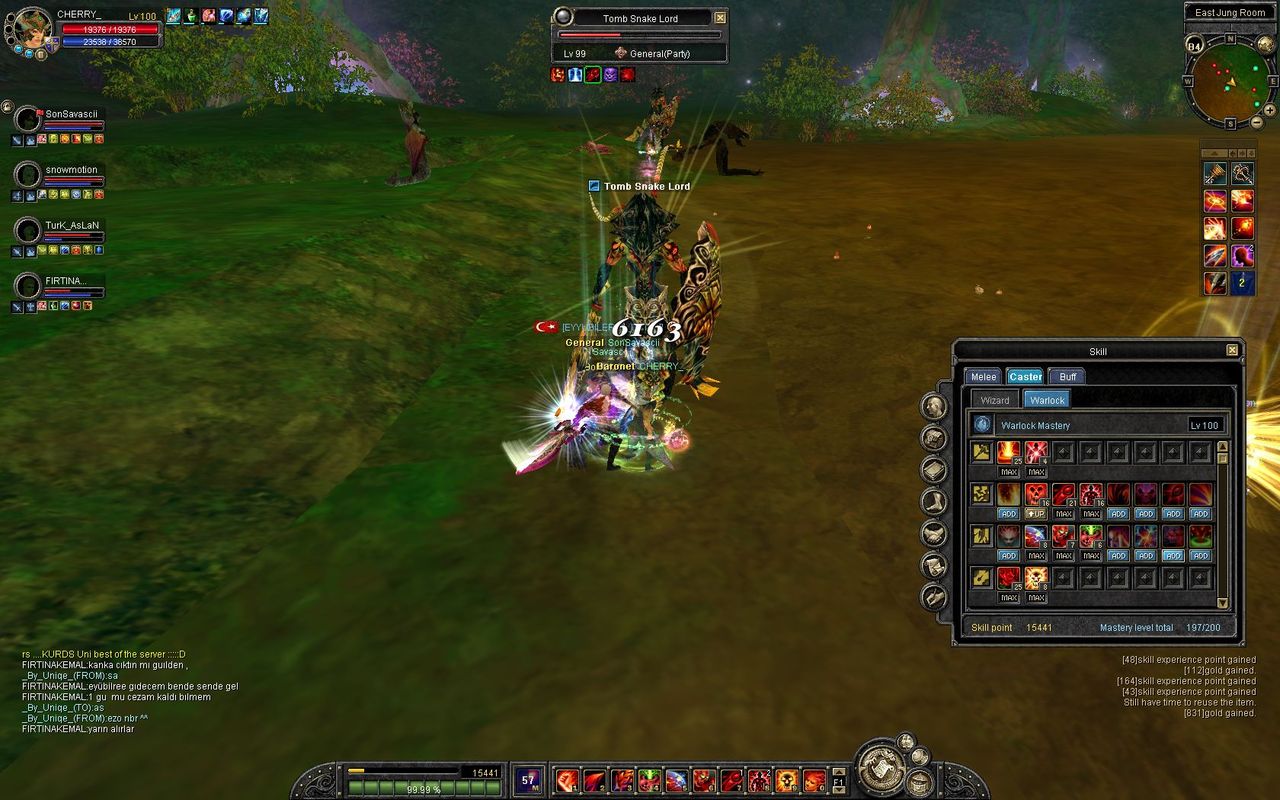Click the scroll-down arrow in the skill list
The height and width of the screenshot is (800, 1280).
click(1223, 600)
